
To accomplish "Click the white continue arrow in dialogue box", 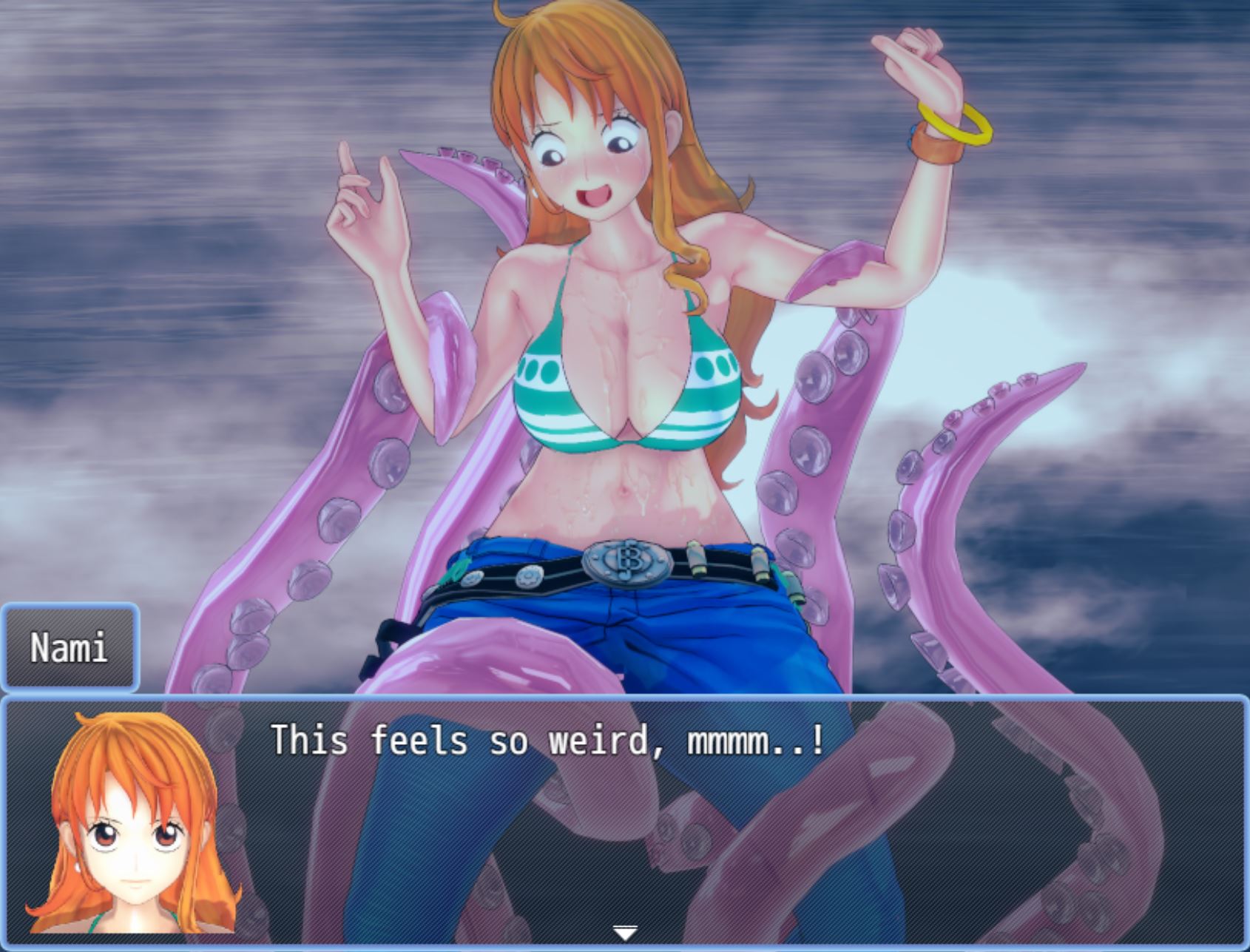I will [625, 934].
